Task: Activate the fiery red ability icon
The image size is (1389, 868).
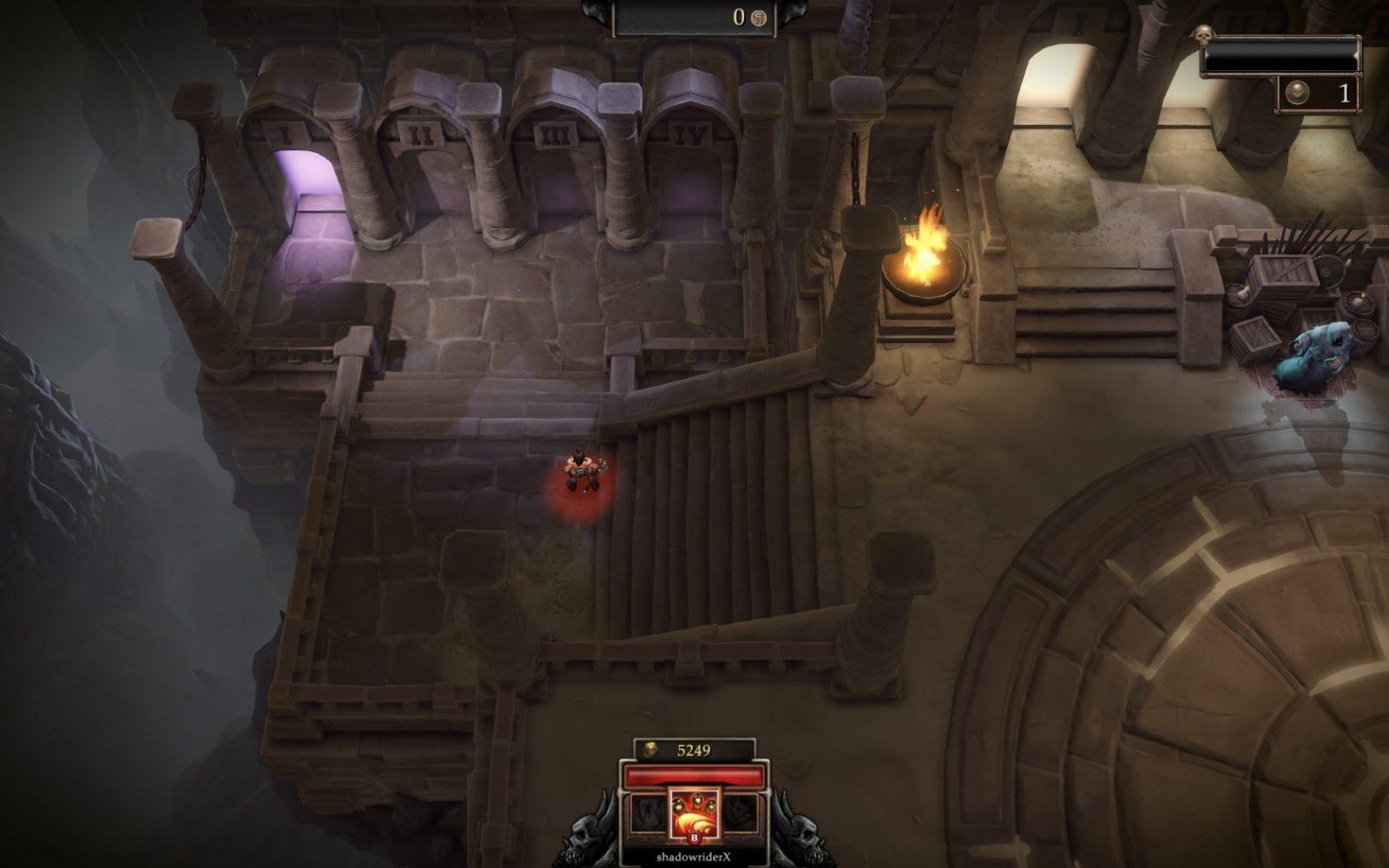Action: coord(693,812)
